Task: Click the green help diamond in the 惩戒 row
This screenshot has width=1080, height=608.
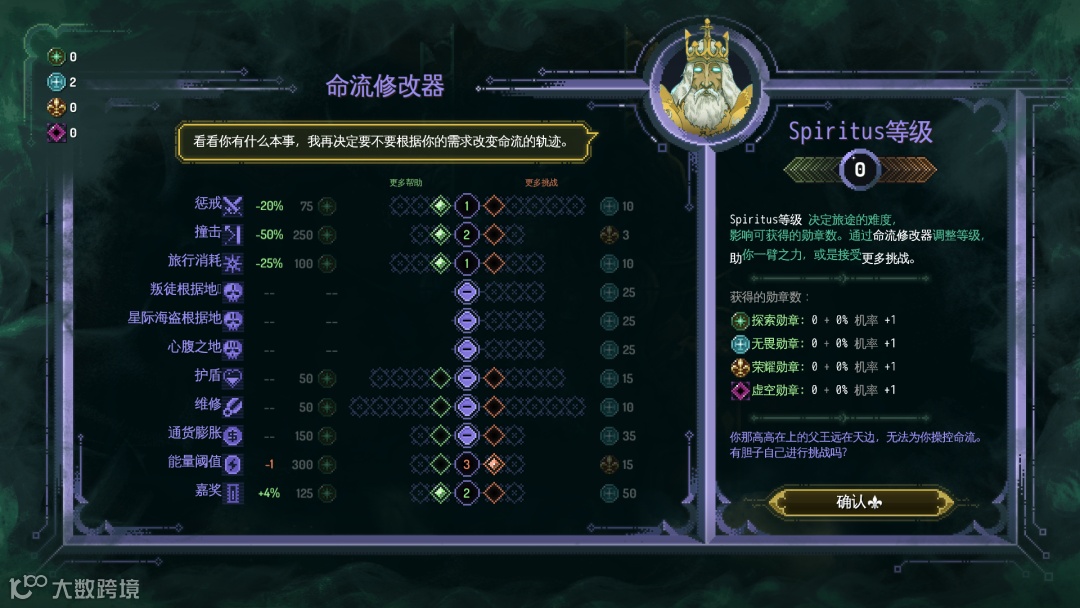Action: (x=440, y=207)
